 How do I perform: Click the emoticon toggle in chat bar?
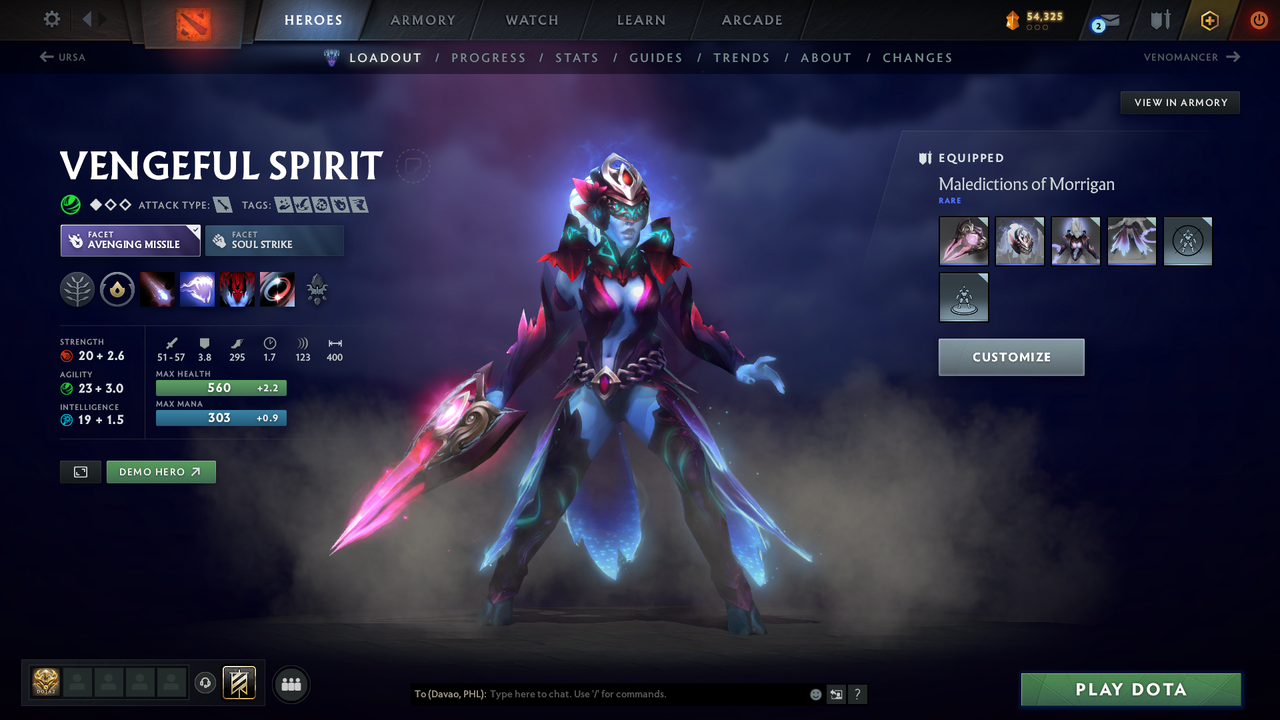coord(815,693)
